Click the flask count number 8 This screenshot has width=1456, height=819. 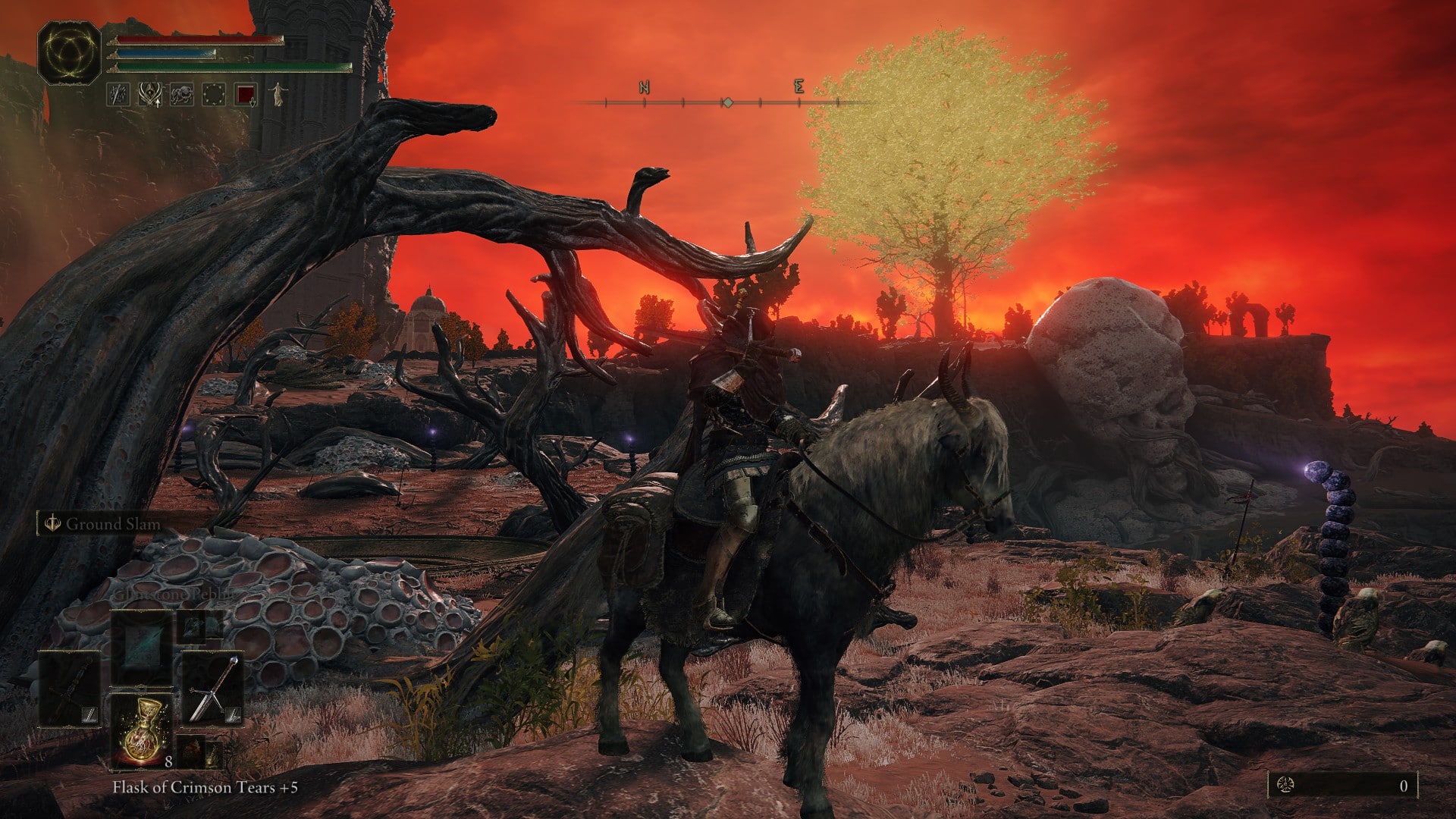click(168, 761)
